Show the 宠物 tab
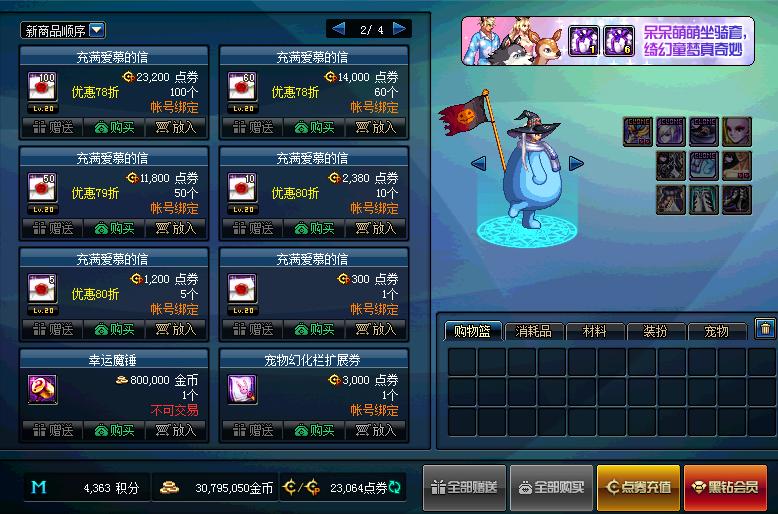 tap(716, 331)
